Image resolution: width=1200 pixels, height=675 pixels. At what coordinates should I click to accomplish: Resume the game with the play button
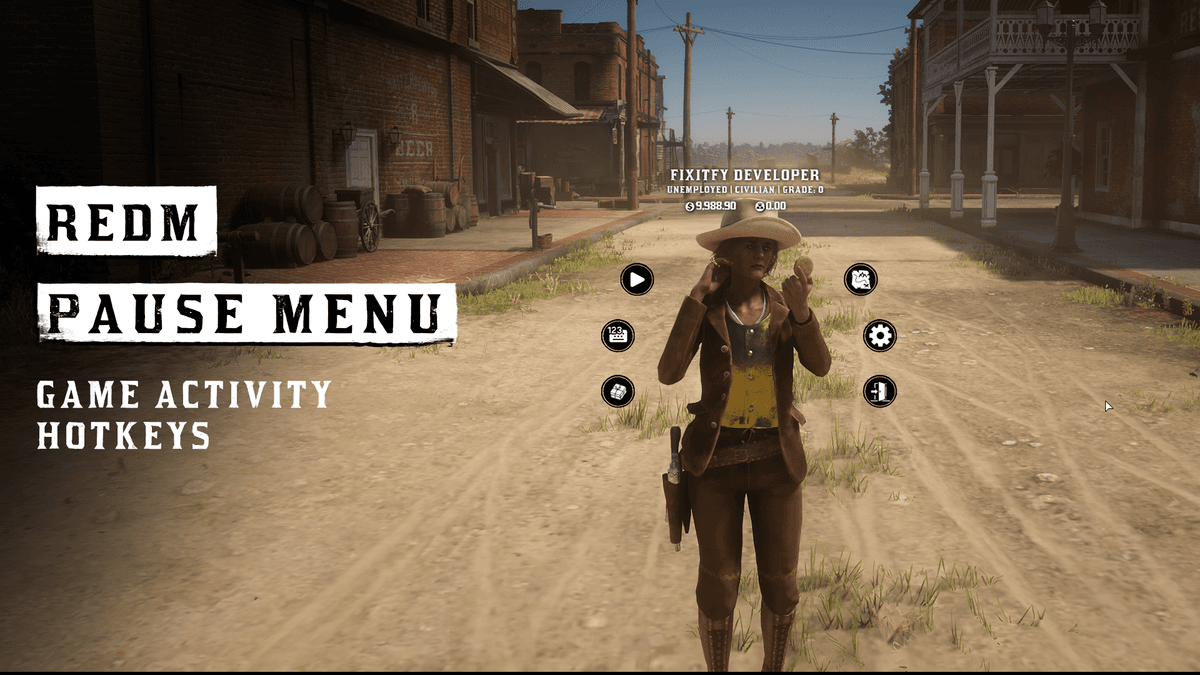coord(637,279)
